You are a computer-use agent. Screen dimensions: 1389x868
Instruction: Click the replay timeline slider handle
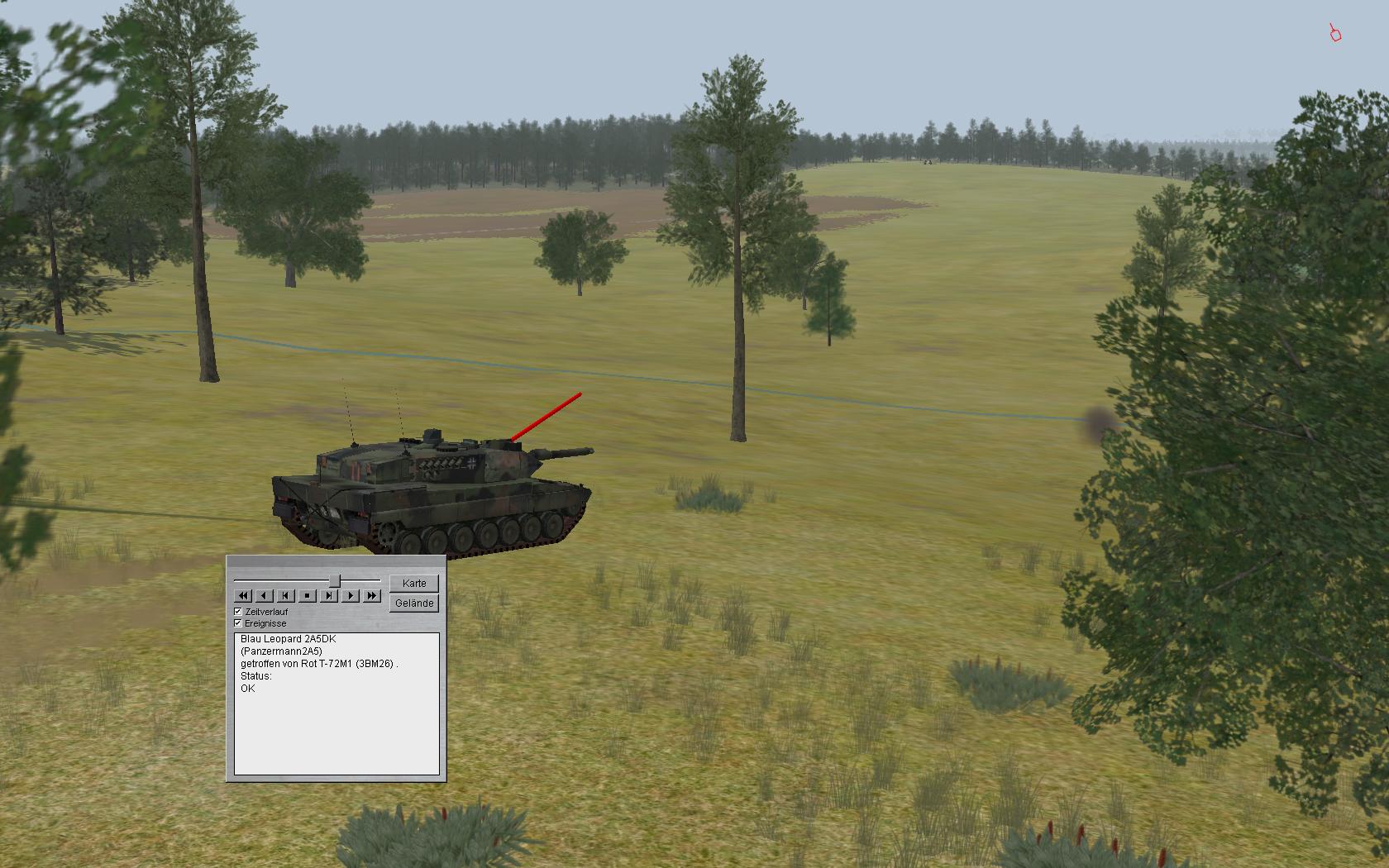(335, 580)
